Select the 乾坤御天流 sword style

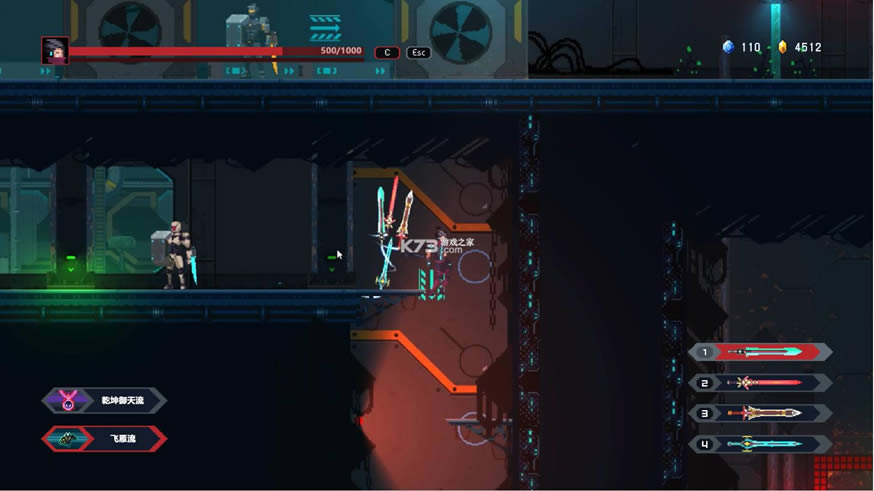click(x=105, y=401)
